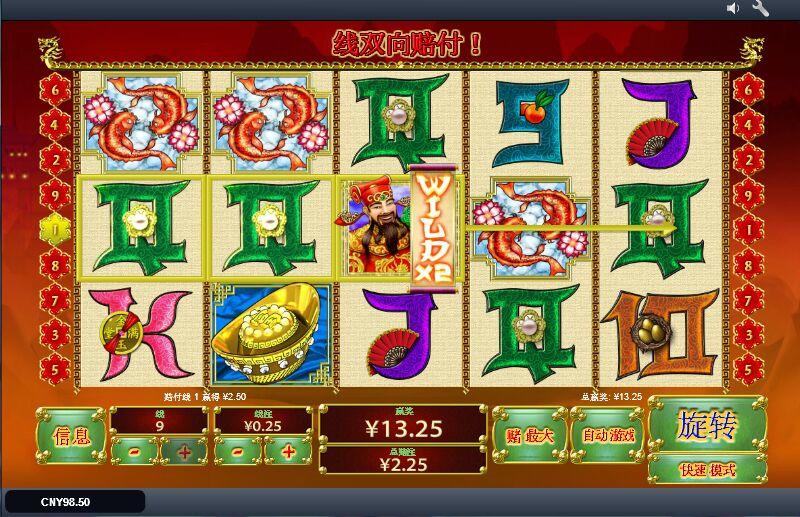Screen dimensions: 800x517
Task: Open the 信息 info paytable button
Action: point(71,436)
